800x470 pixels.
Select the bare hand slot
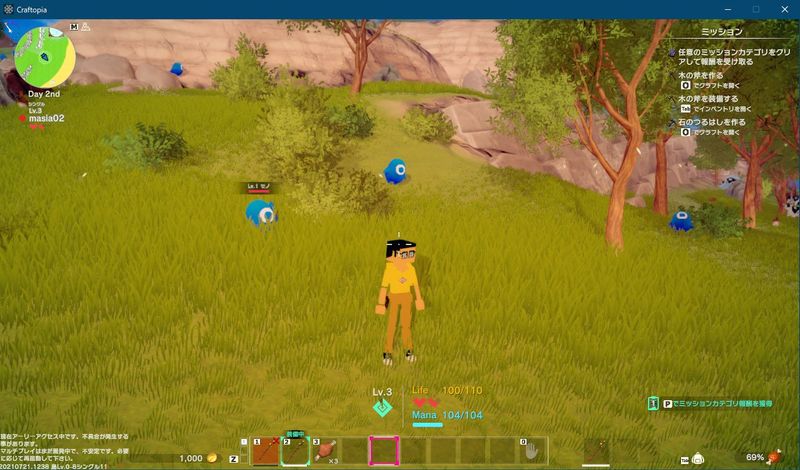[x=532, y=451]
